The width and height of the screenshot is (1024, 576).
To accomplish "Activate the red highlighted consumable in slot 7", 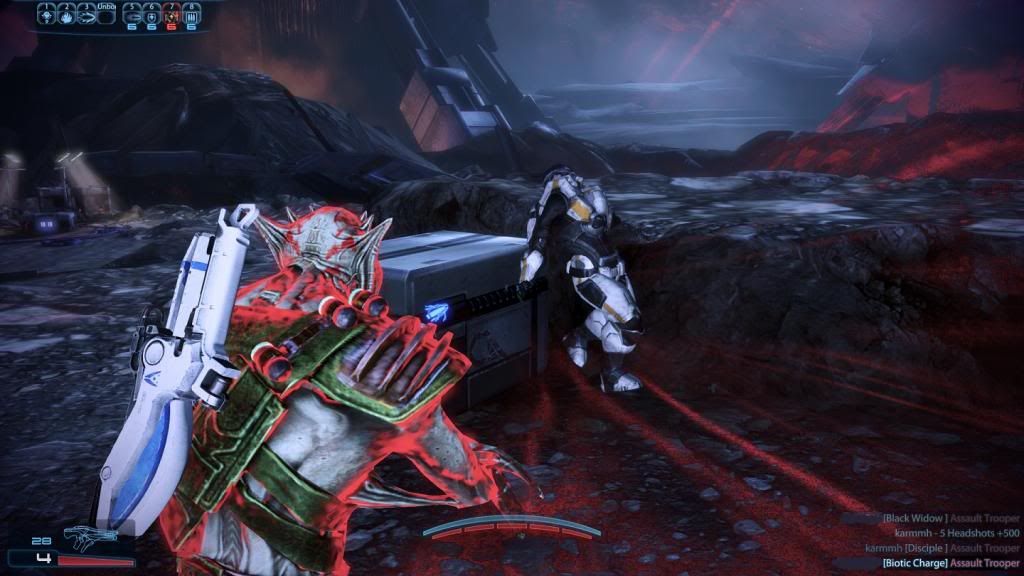I will 170,15.
